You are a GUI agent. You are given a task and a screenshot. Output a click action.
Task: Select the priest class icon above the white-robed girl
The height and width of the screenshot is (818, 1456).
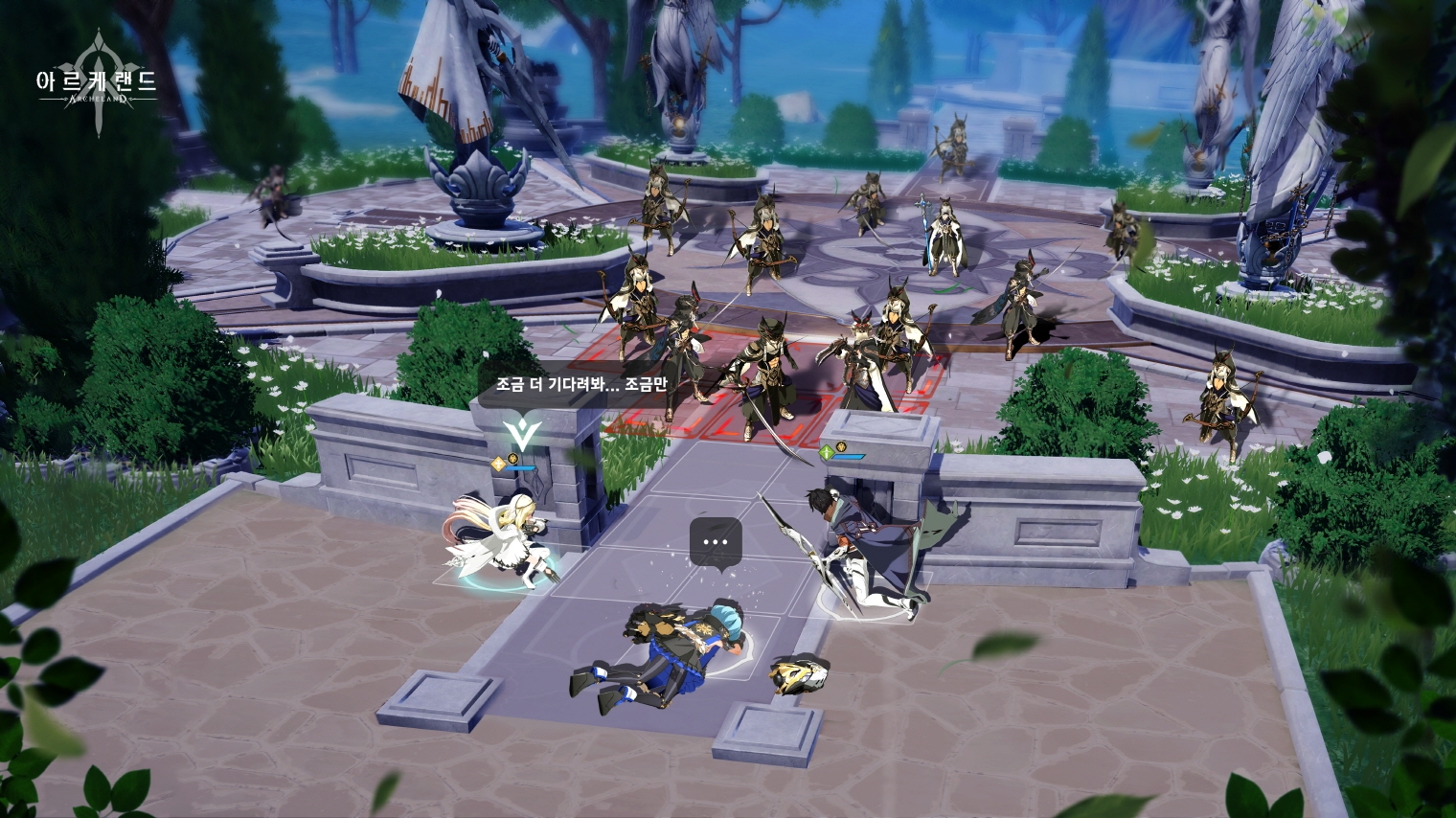tap(499, 464)
